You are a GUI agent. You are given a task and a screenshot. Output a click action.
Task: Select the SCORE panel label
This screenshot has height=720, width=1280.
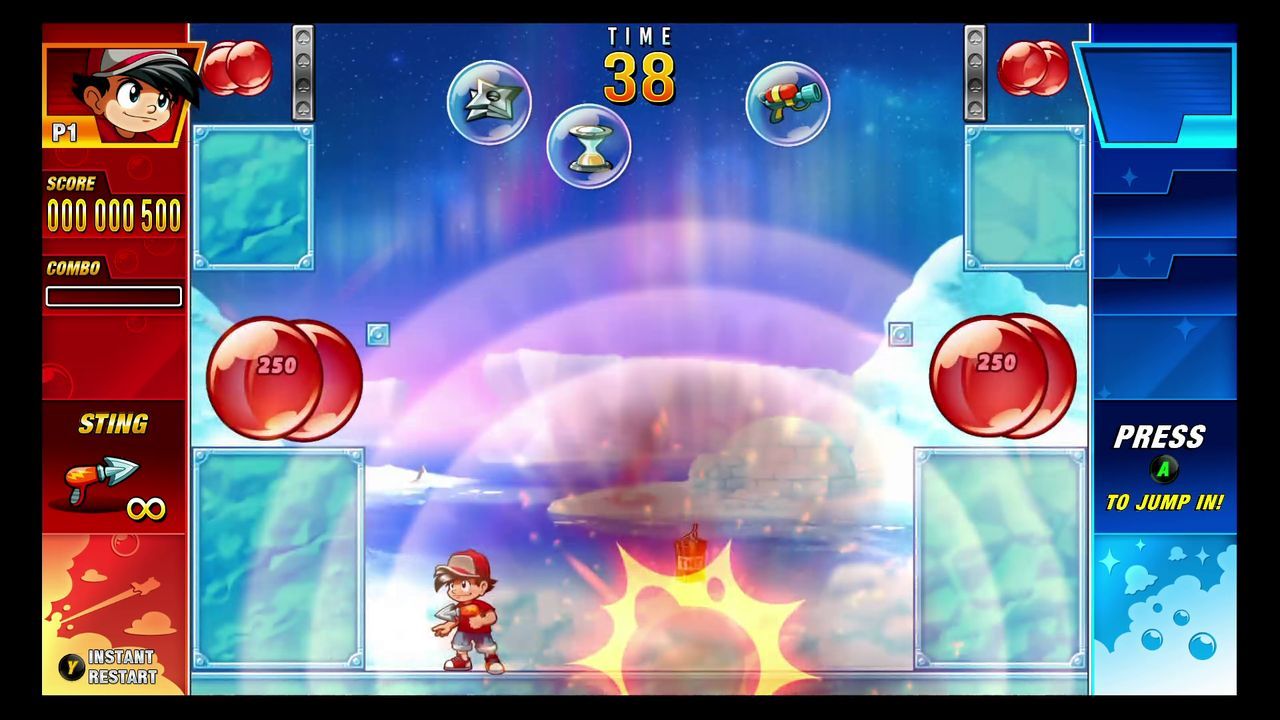(70, 184)
